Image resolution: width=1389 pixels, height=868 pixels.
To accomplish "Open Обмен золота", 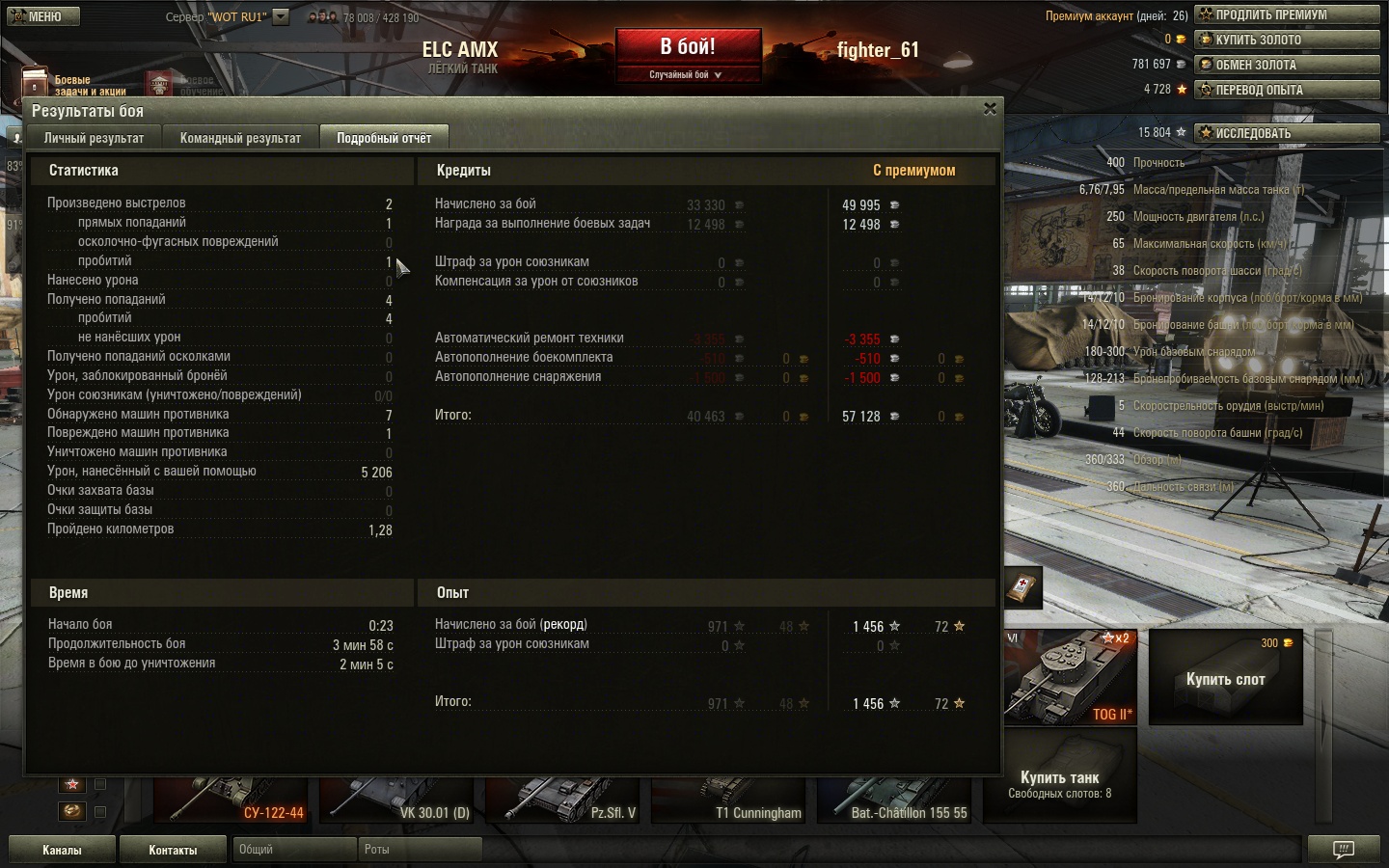I will click(x=1287, y=65).
